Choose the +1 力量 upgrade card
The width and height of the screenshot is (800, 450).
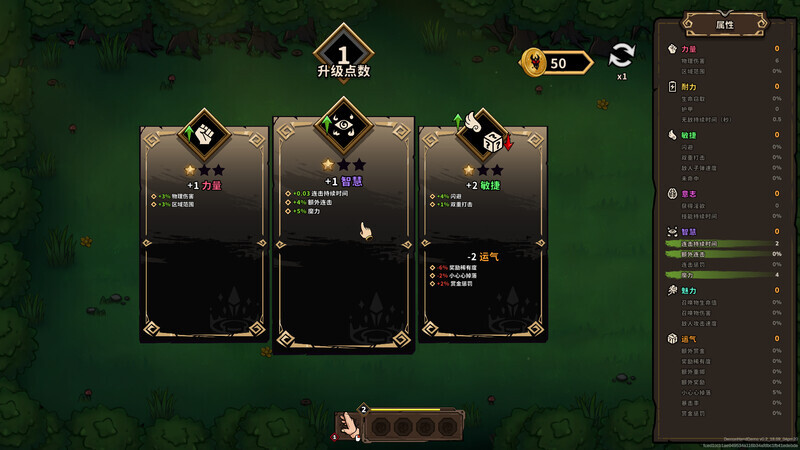204,235
